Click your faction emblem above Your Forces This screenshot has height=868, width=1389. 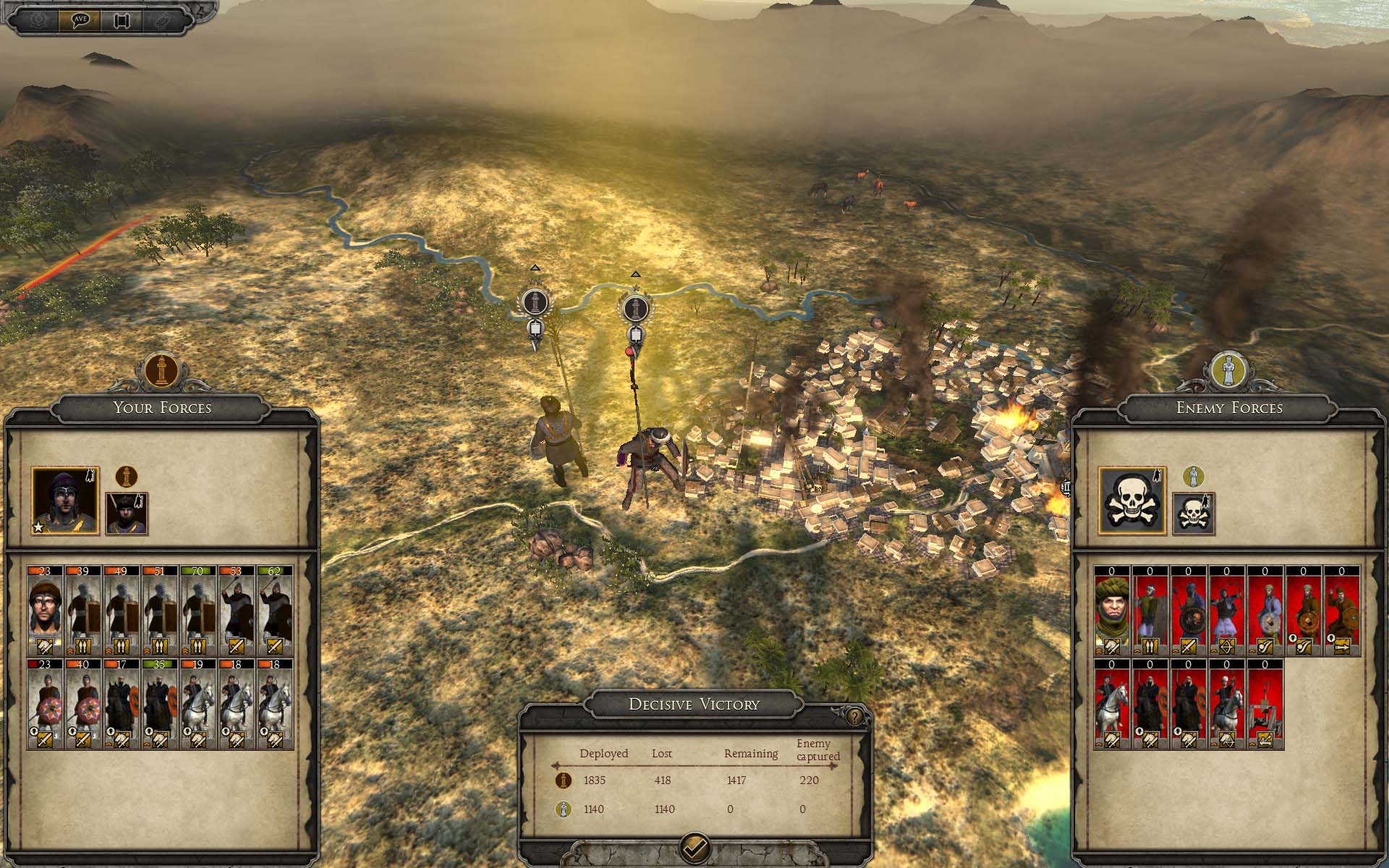(161, 370)
